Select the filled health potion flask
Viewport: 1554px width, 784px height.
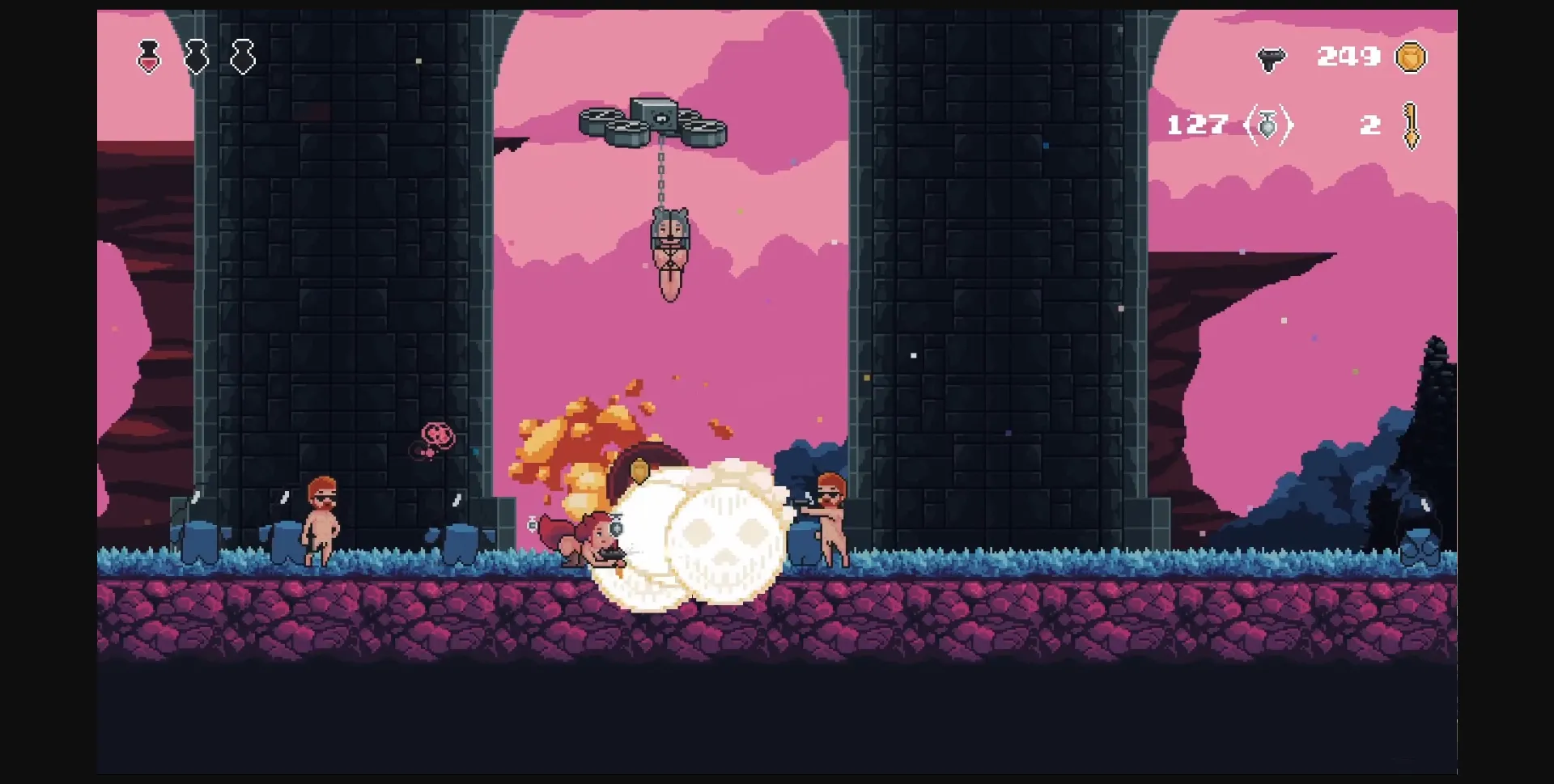tap(148, 57)
